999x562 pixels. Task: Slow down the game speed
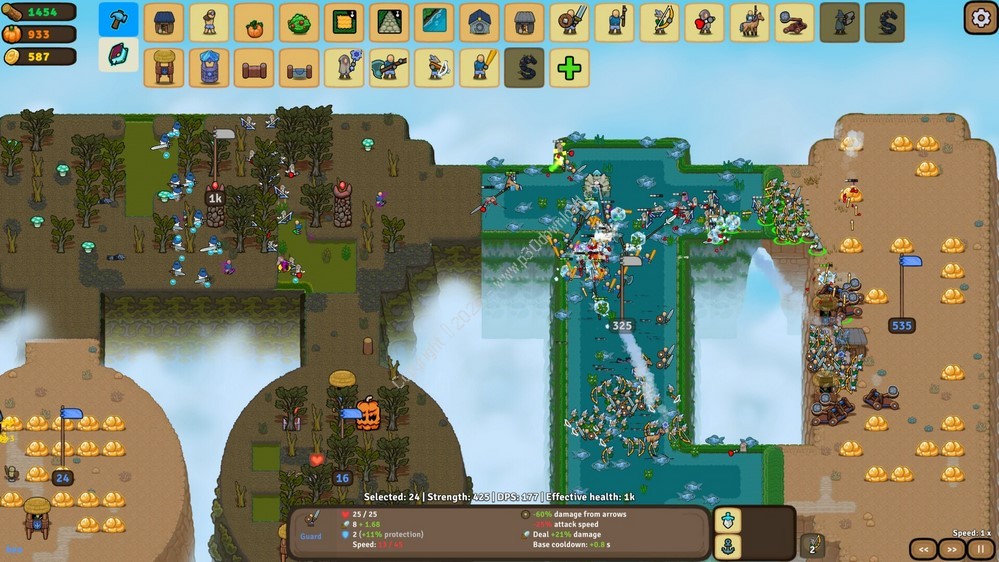pyautogui.click(x=924, y=549)
